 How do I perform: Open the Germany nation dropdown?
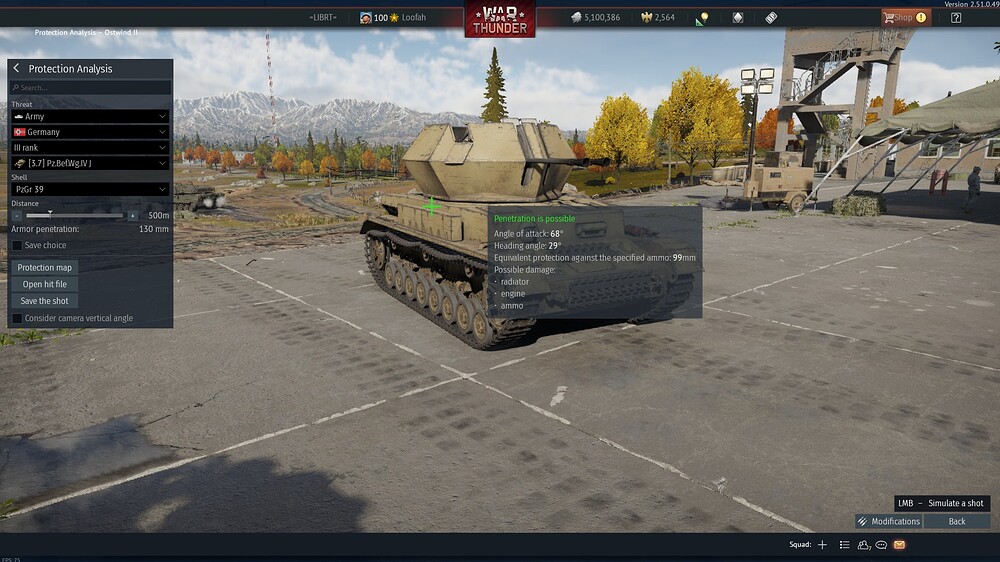[89, 132]
